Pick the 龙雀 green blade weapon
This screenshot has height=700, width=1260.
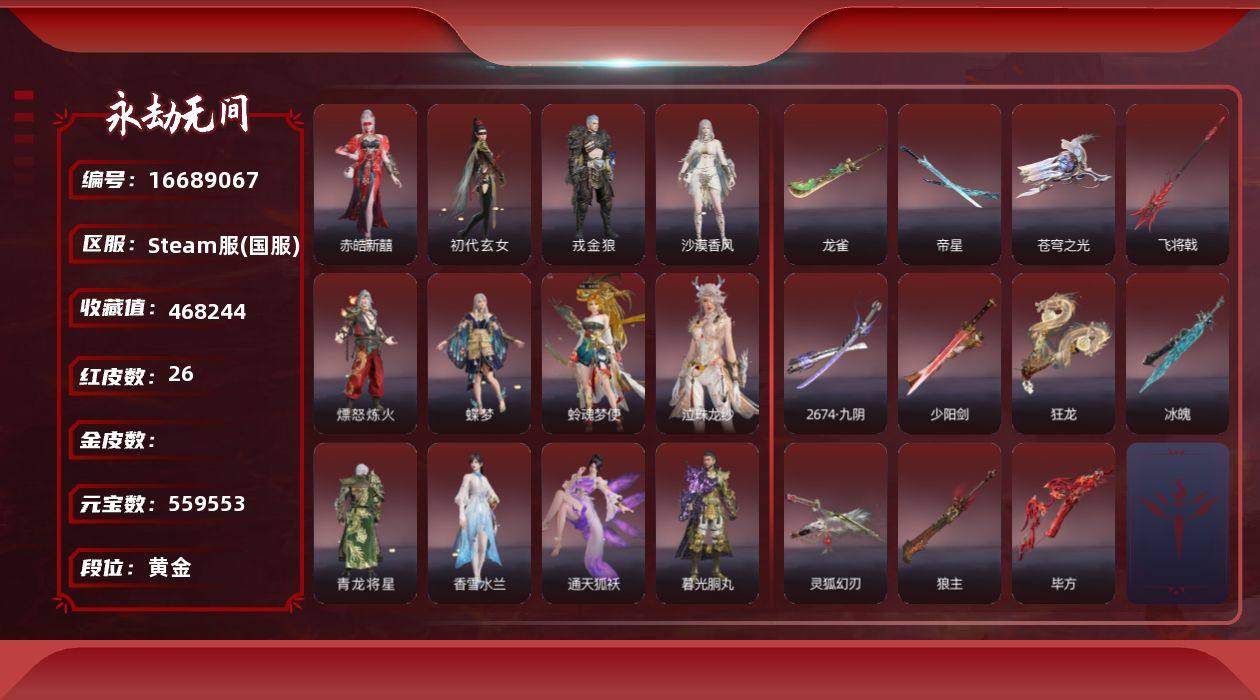tap(835, 184)
